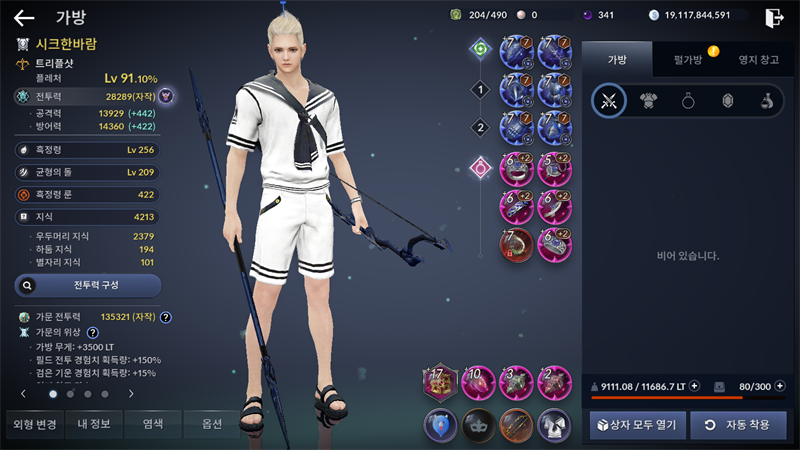Open the 염색 dye menu
The height and width of the screenshot is (450, 800).
click(x=153, y=424)
